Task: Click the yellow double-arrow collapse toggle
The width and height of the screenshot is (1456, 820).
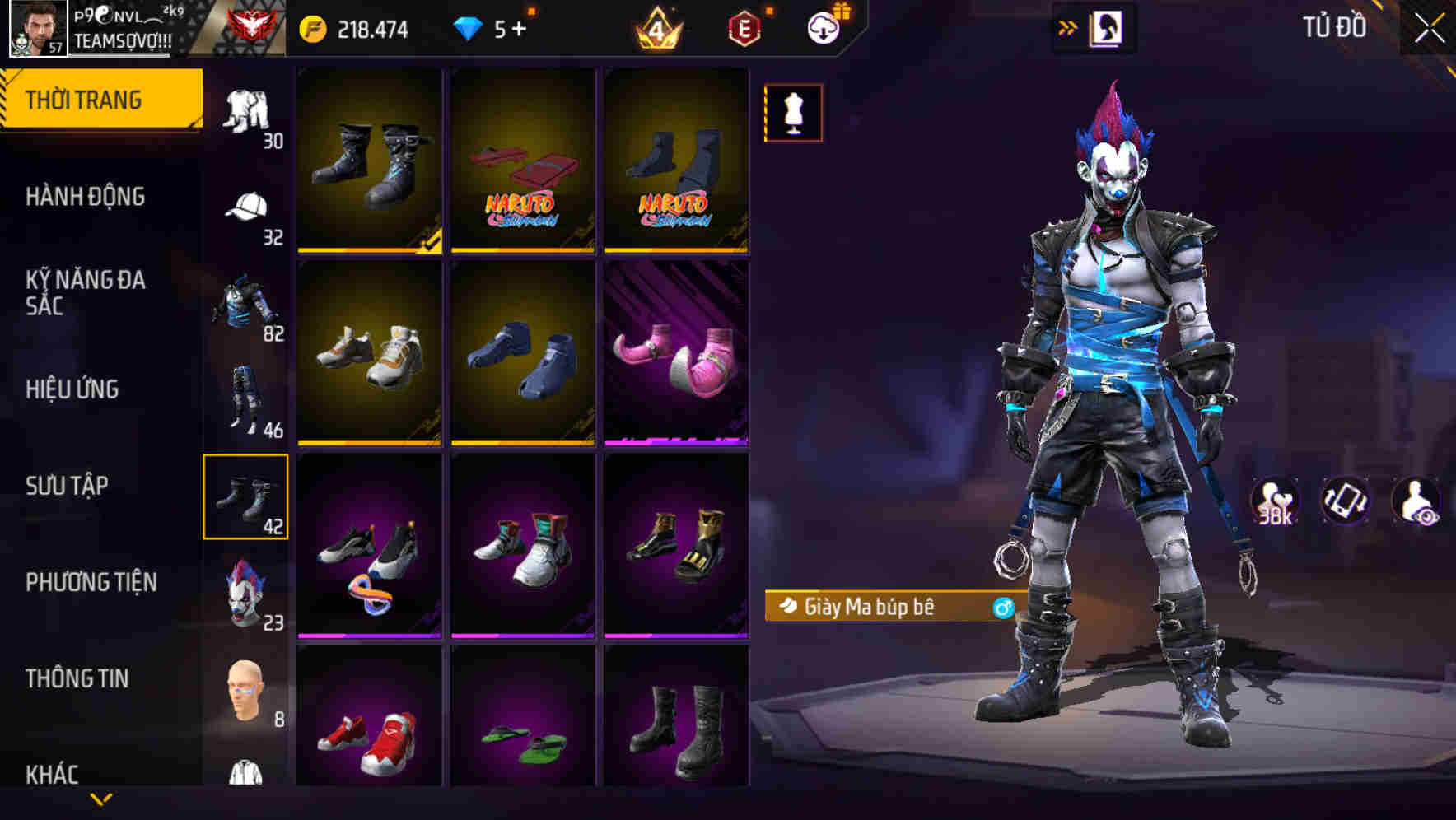Action: click(1068, 26)
